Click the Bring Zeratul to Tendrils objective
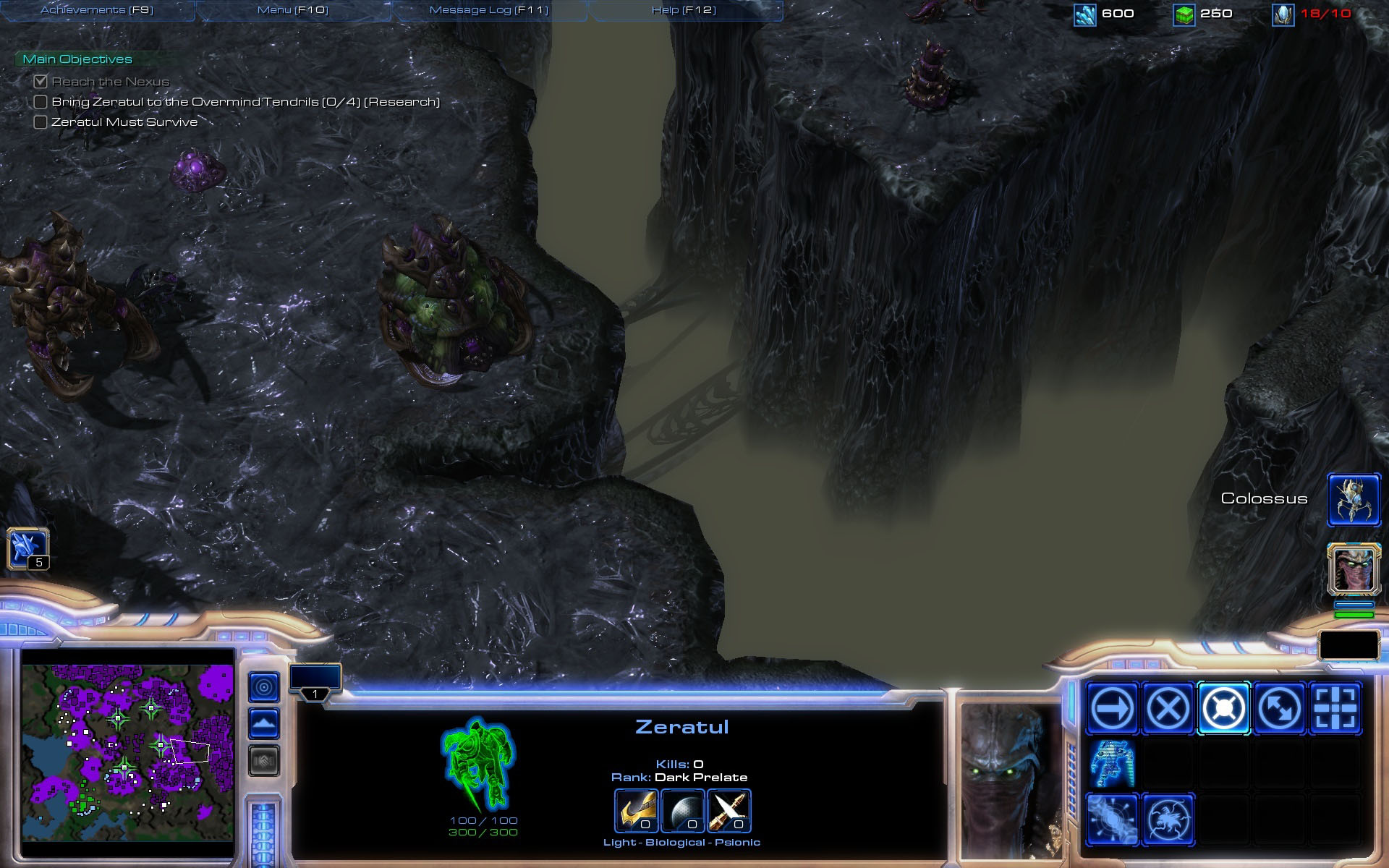The width and height of the screenshot is (1389, 868). (x=245, y=102)
